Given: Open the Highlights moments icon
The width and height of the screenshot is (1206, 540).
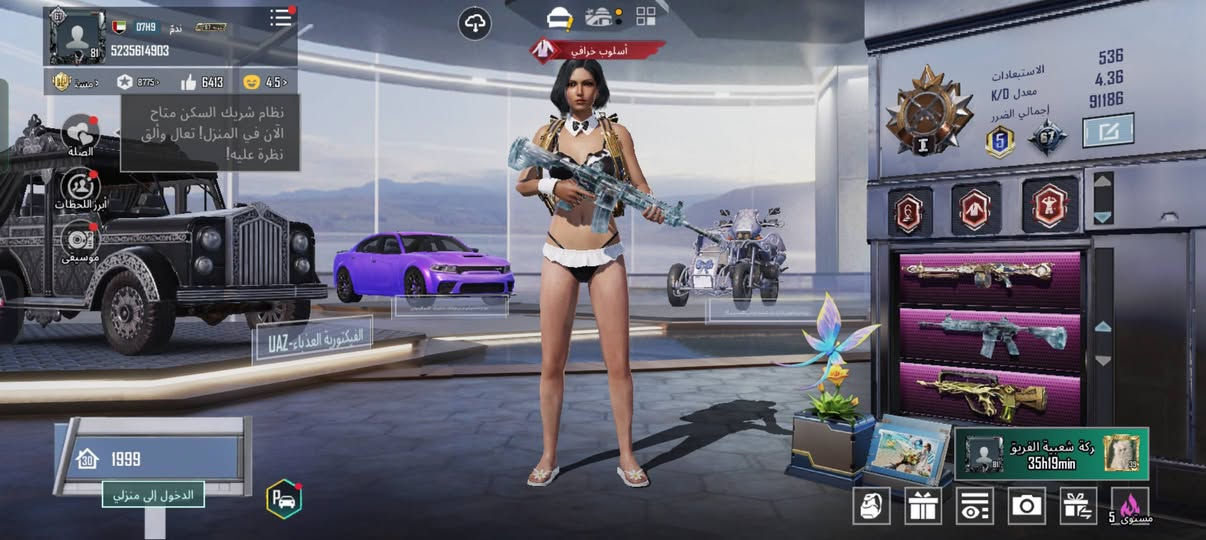Looking at the screenshot, I should pos(80,187).
